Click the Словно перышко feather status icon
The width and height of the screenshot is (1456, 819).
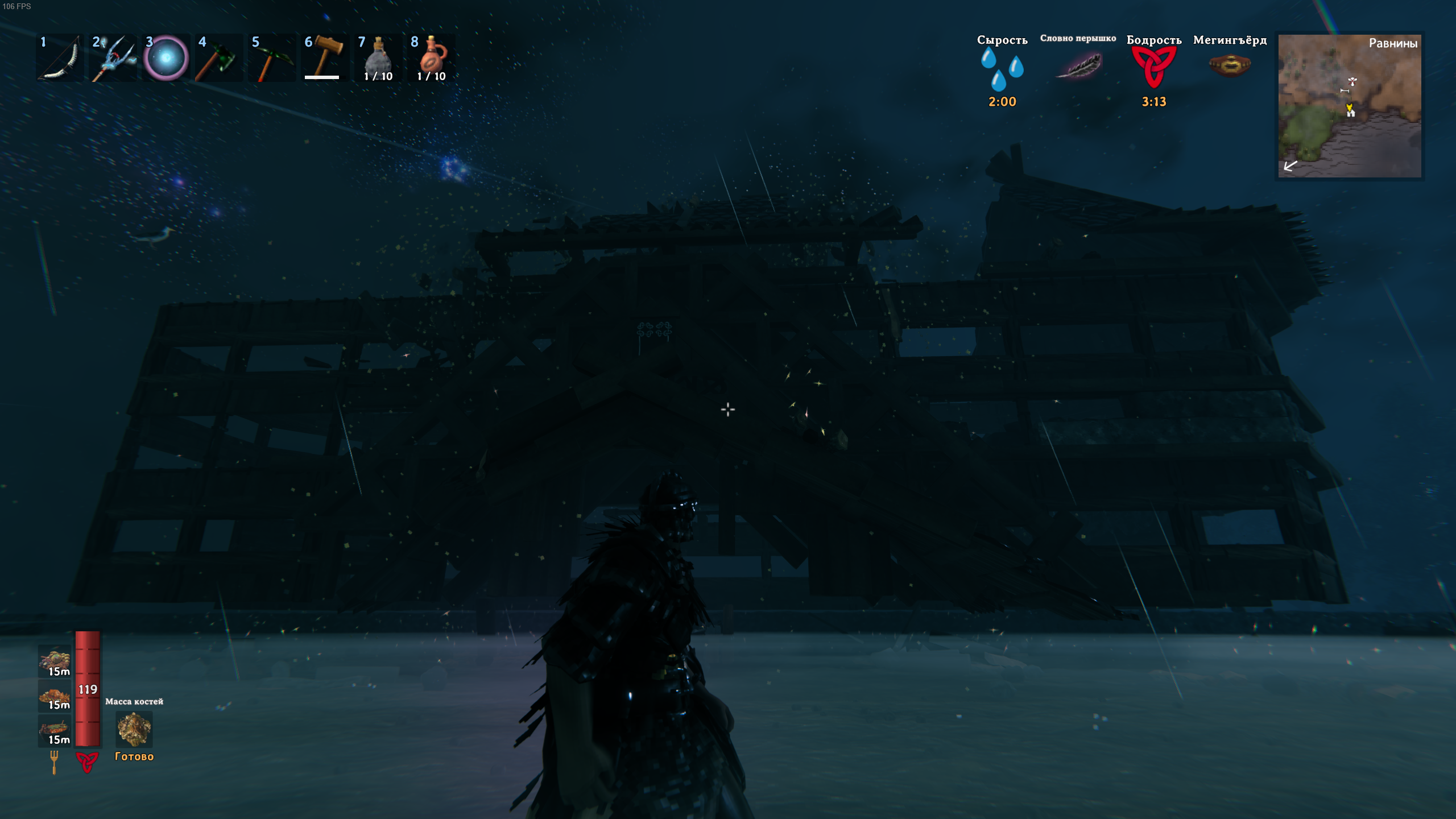tap(1078, 65)
